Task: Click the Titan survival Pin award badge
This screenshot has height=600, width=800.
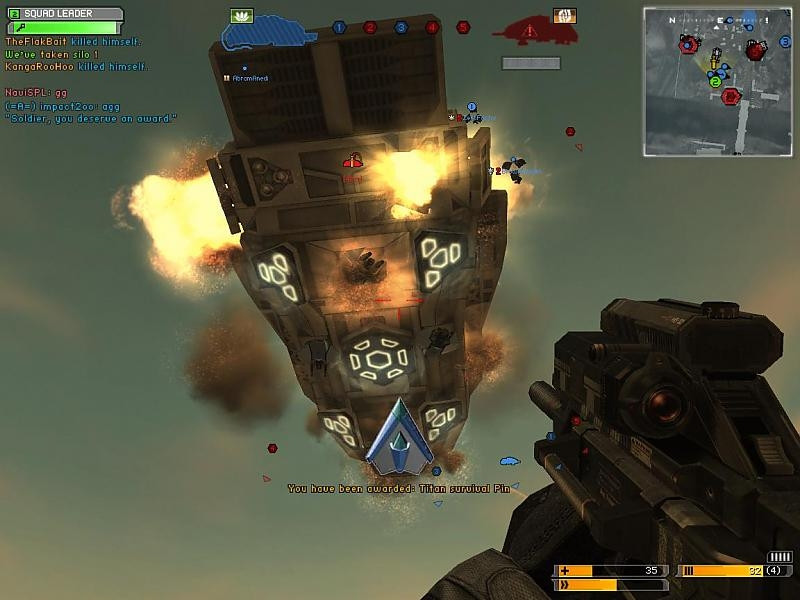Action: [x=400, y=437]
